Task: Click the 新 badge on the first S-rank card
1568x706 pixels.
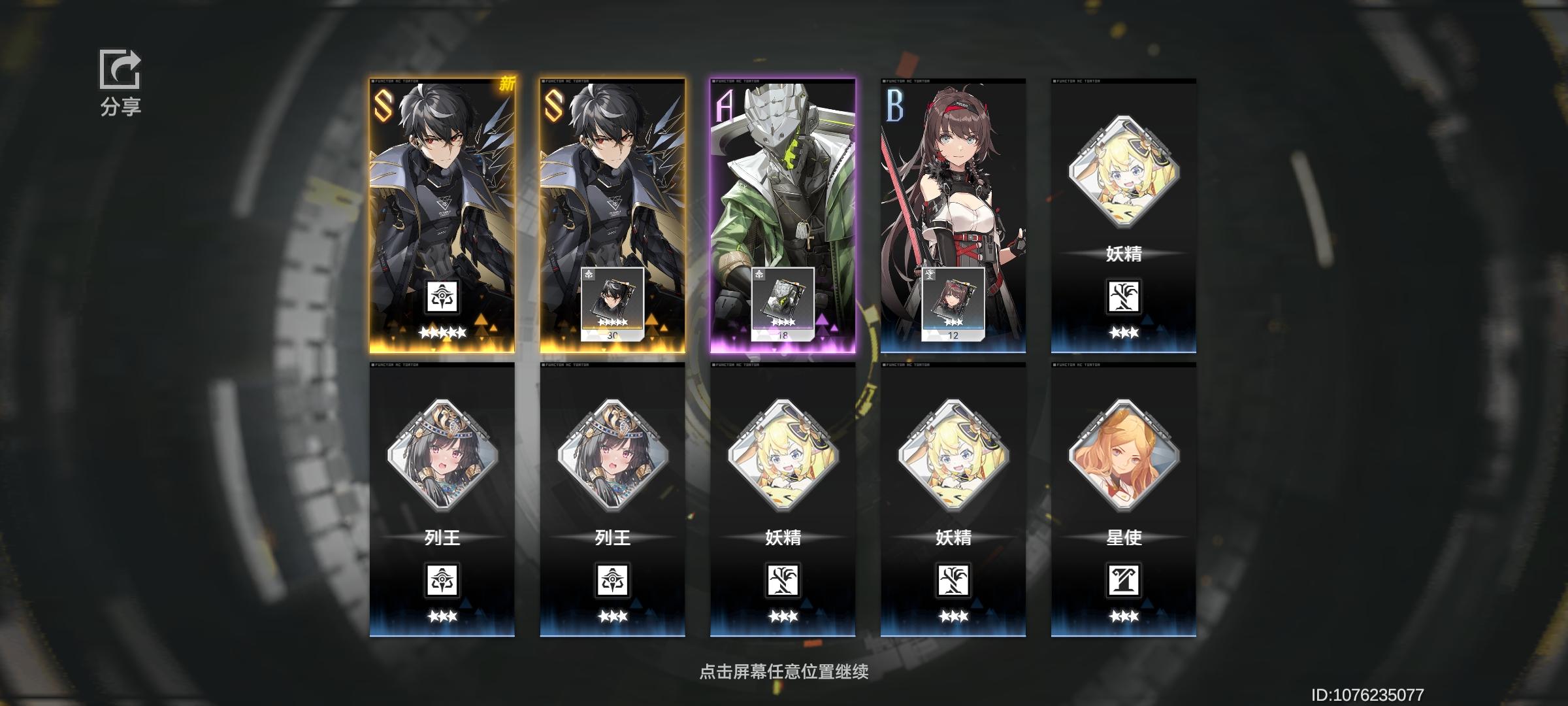Action: (508, 84)
